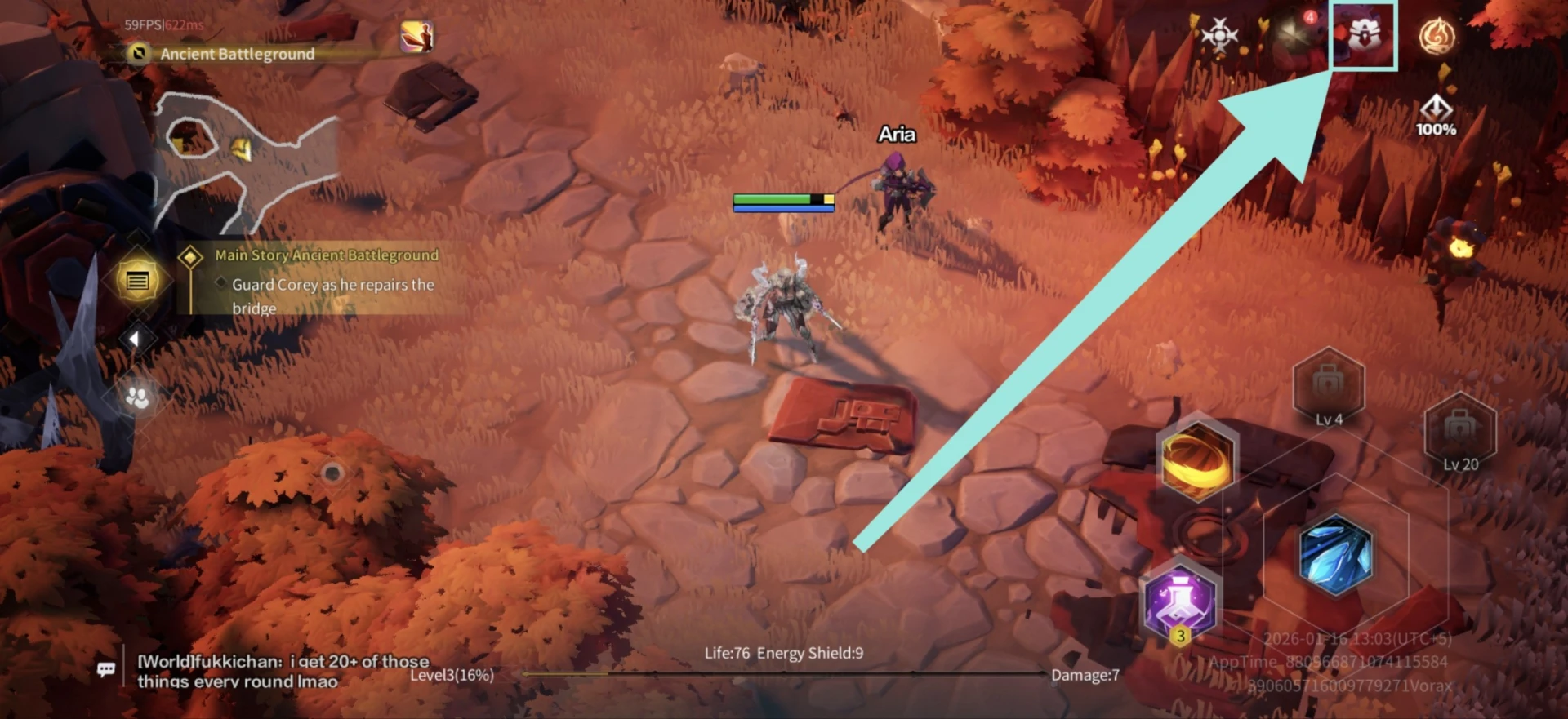Open the Ancient Battleground area label
Viewport: 1568px width, 719px height.
click(237, 54)
